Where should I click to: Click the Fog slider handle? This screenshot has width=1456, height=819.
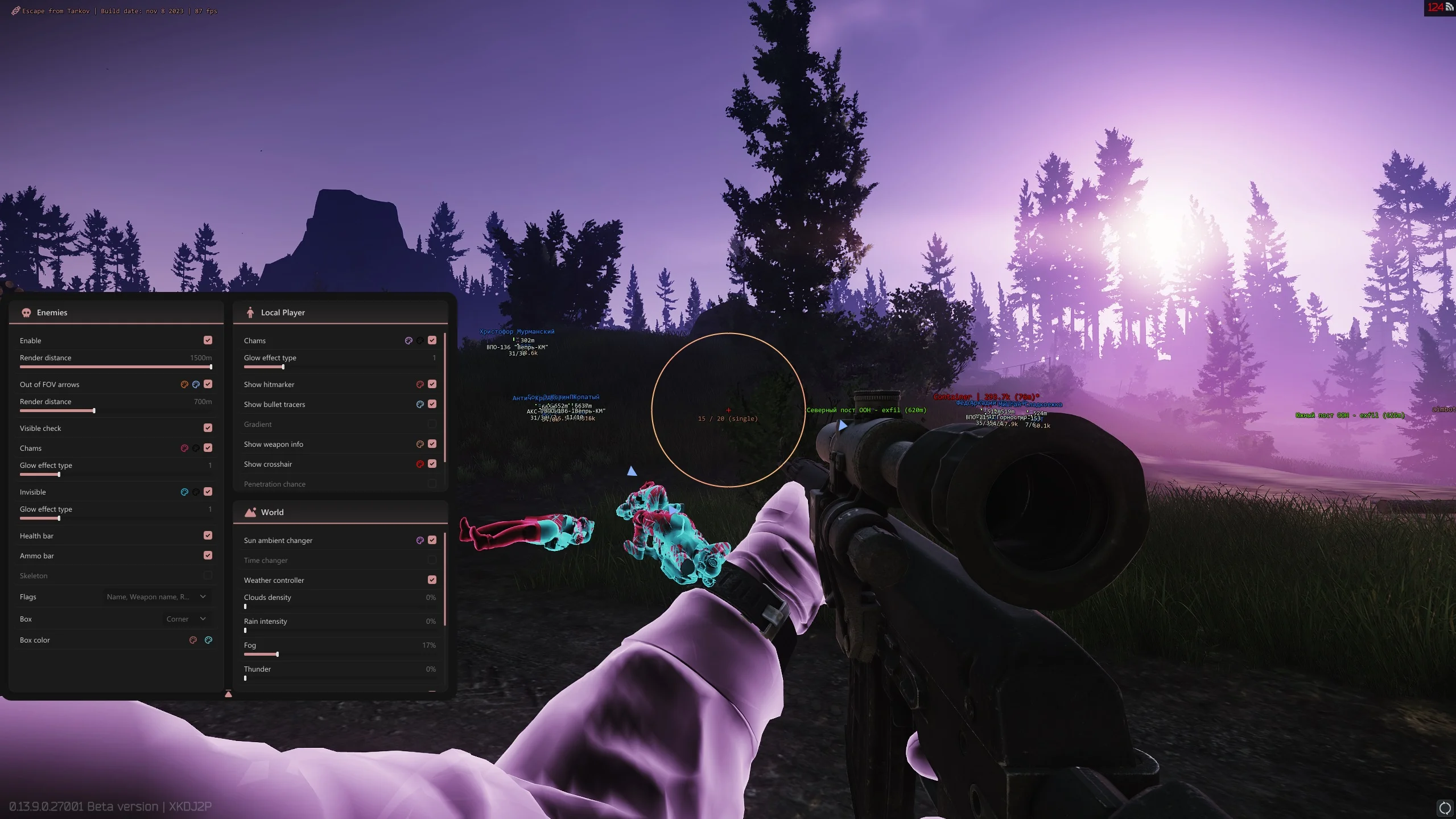pos(277,655)
